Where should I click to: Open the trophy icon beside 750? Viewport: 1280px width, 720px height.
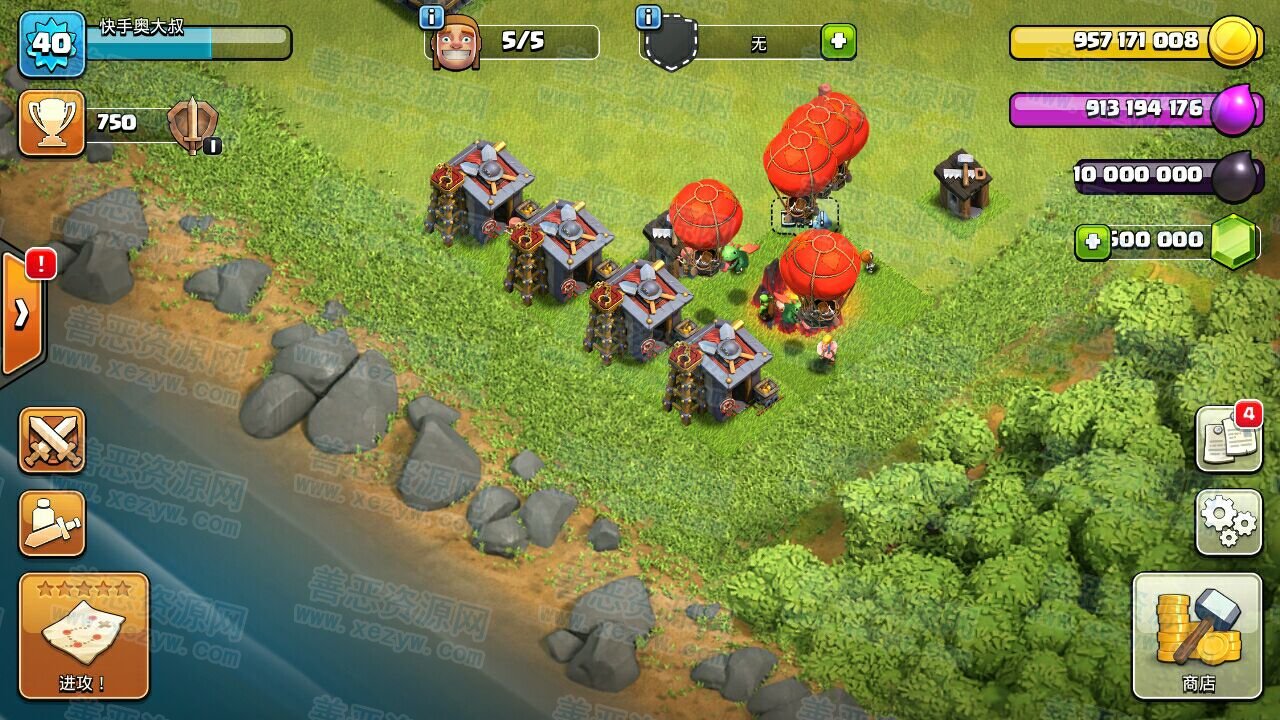[x=52, y=123]
